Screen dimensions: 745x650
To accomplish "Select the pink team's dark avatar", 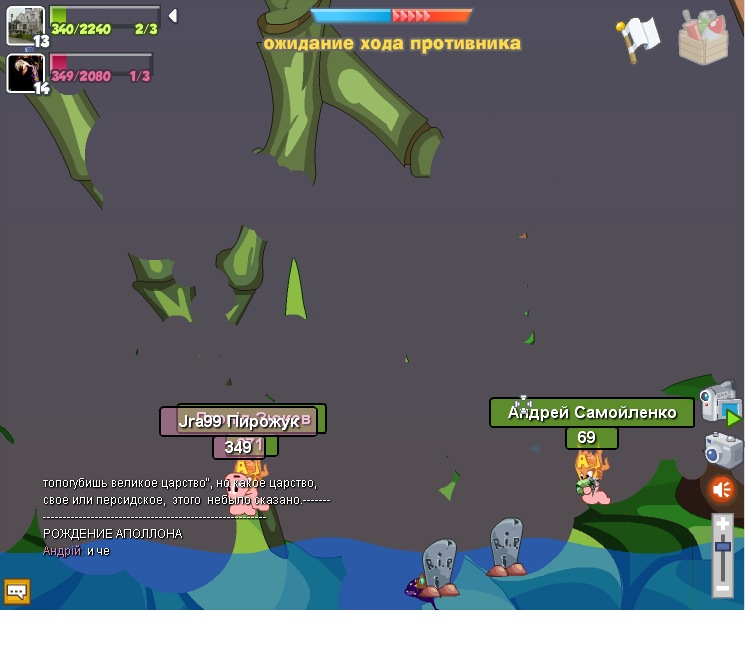I will 25,72.
